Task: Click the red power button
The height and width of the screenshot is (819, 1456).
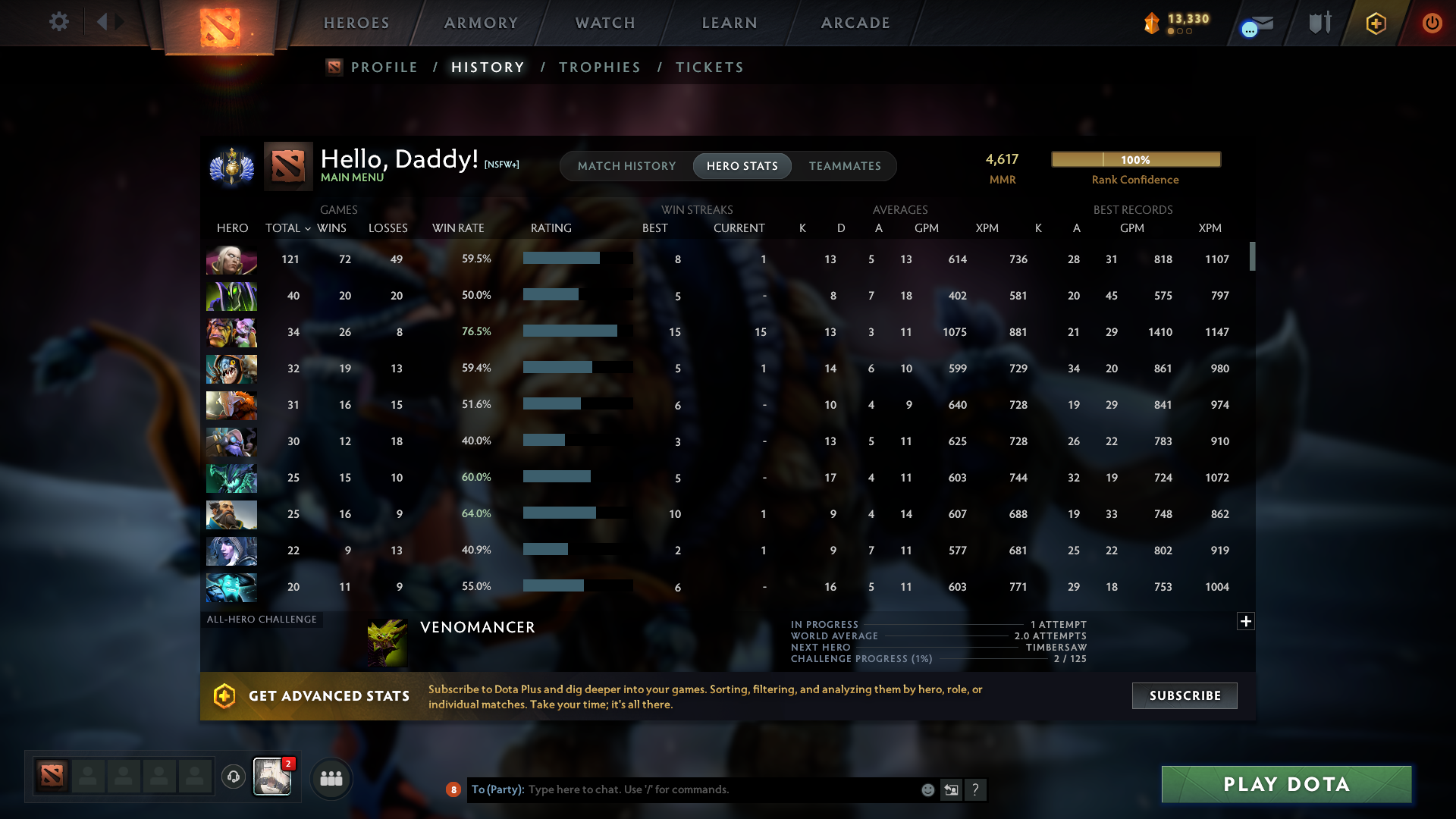Action: click(x=1432, y=23)
